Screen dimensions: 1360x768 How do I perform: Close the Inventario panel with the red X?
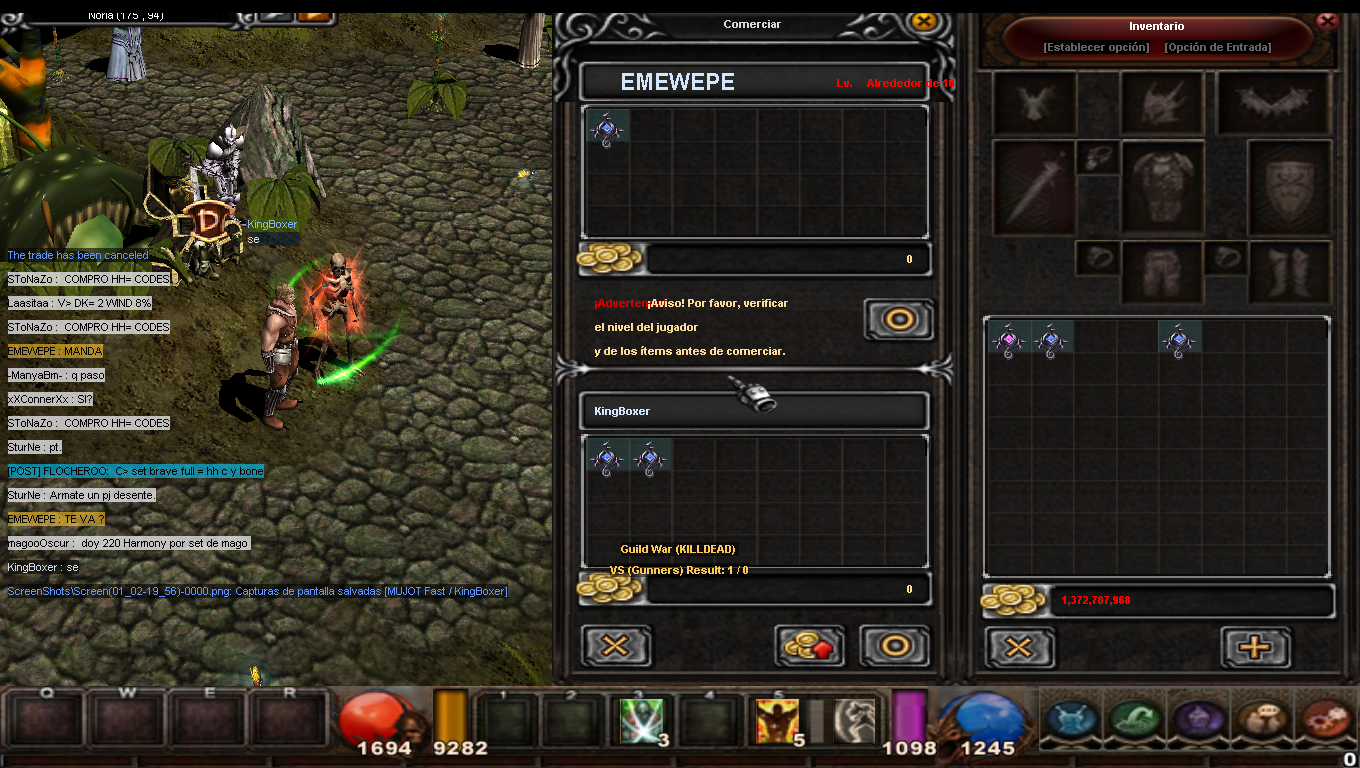tap(1328, 20)
